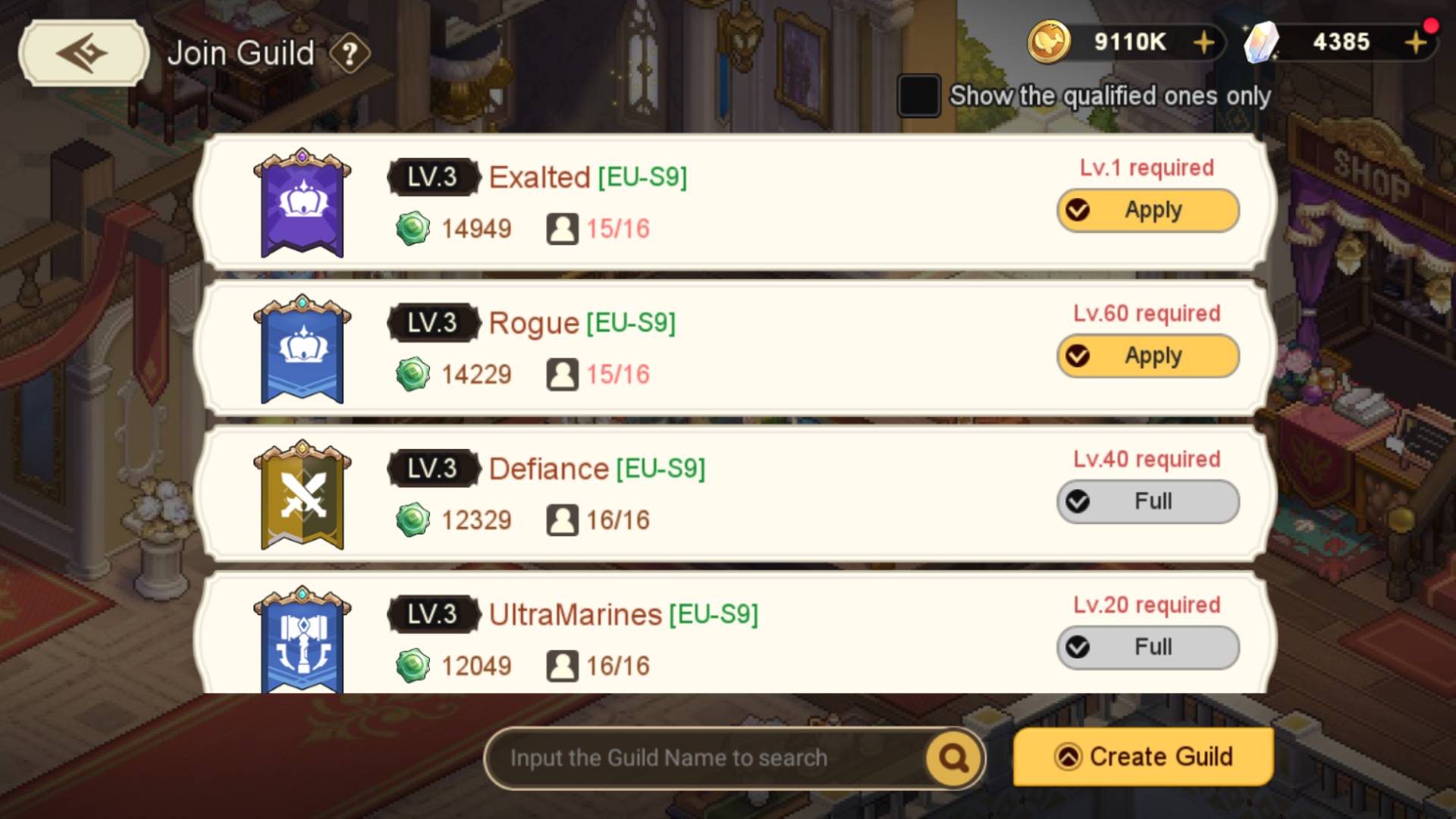Select the Defiance guild crossed swords banner

click(302, 494)
